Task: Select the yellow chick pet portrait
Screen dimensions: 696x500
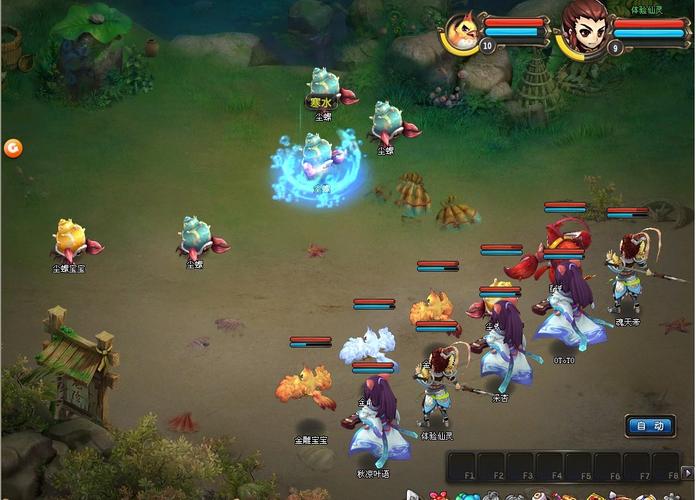Action: (x=462, y=30)
